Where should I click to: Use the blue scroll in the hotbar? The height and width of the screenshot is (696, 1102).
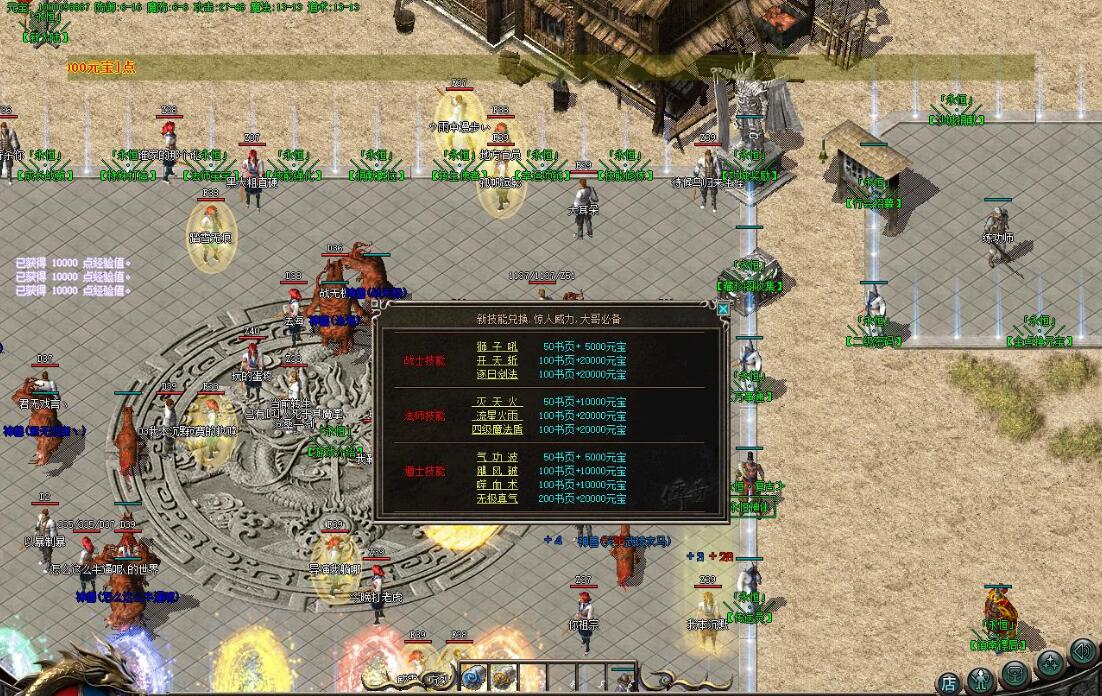[472, 678]
